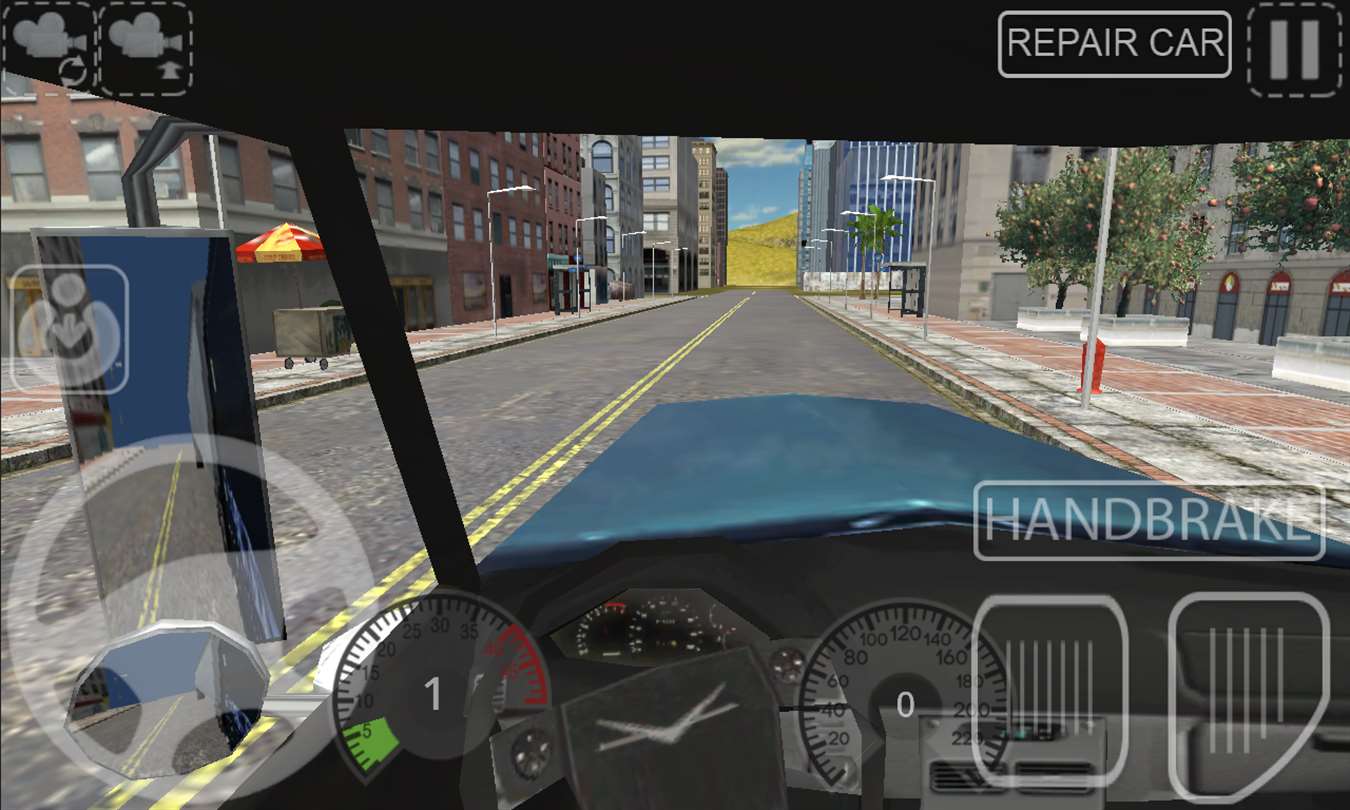Engage the HANDBRAKE button
The image size is (1350, 810).
(x=1149, y=521)
